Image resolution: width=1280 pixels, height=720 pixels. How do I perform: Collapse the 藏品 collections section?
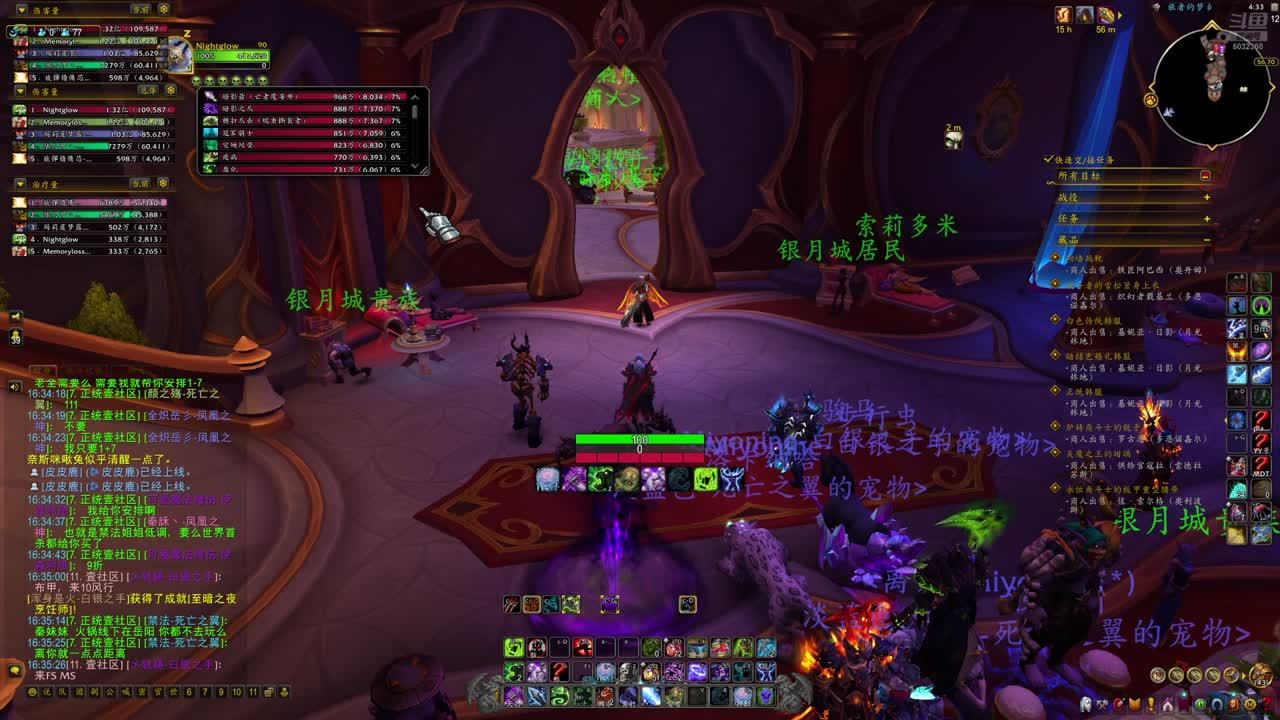point(1207,240)
